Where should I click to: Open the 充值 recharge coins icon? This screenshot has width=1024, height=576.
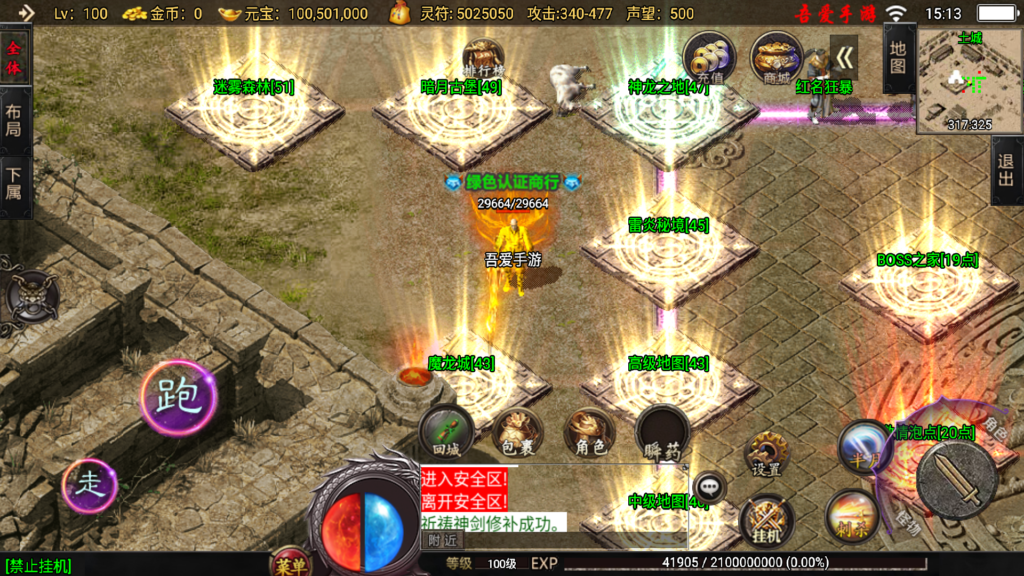coord(709,58)
